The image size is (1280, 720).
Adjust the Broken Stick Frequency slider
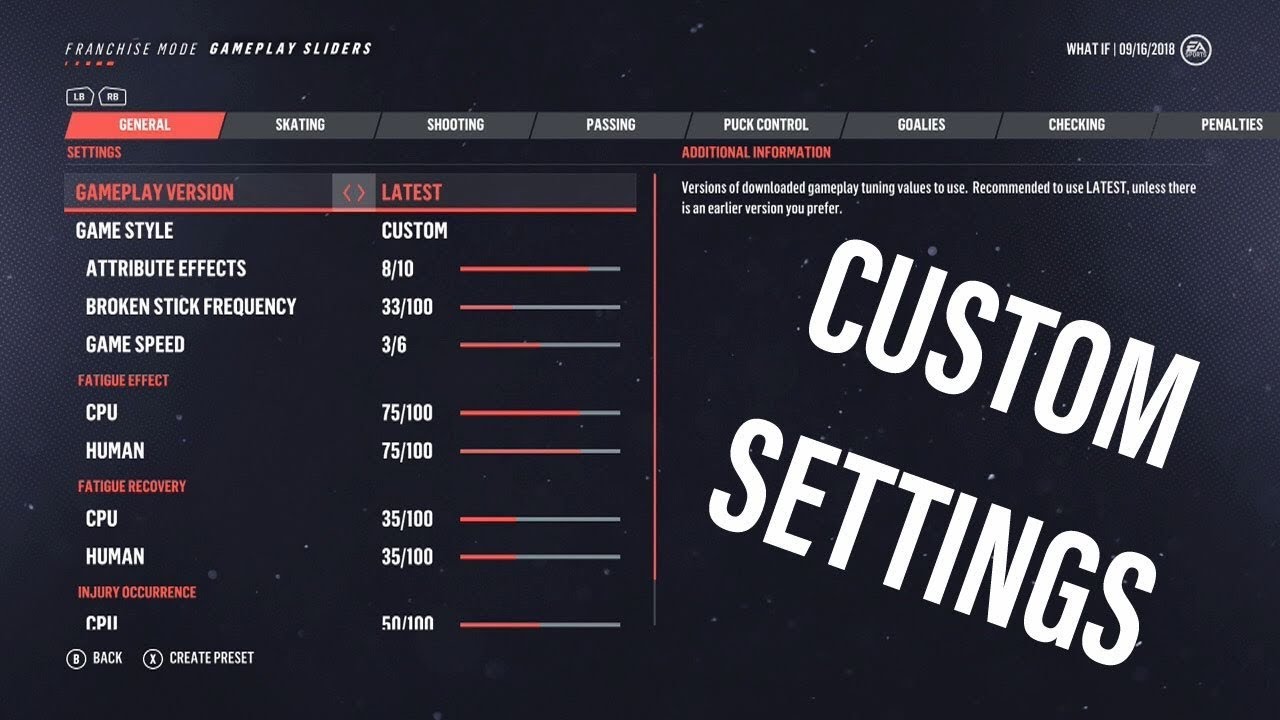(x=540, y=308)
